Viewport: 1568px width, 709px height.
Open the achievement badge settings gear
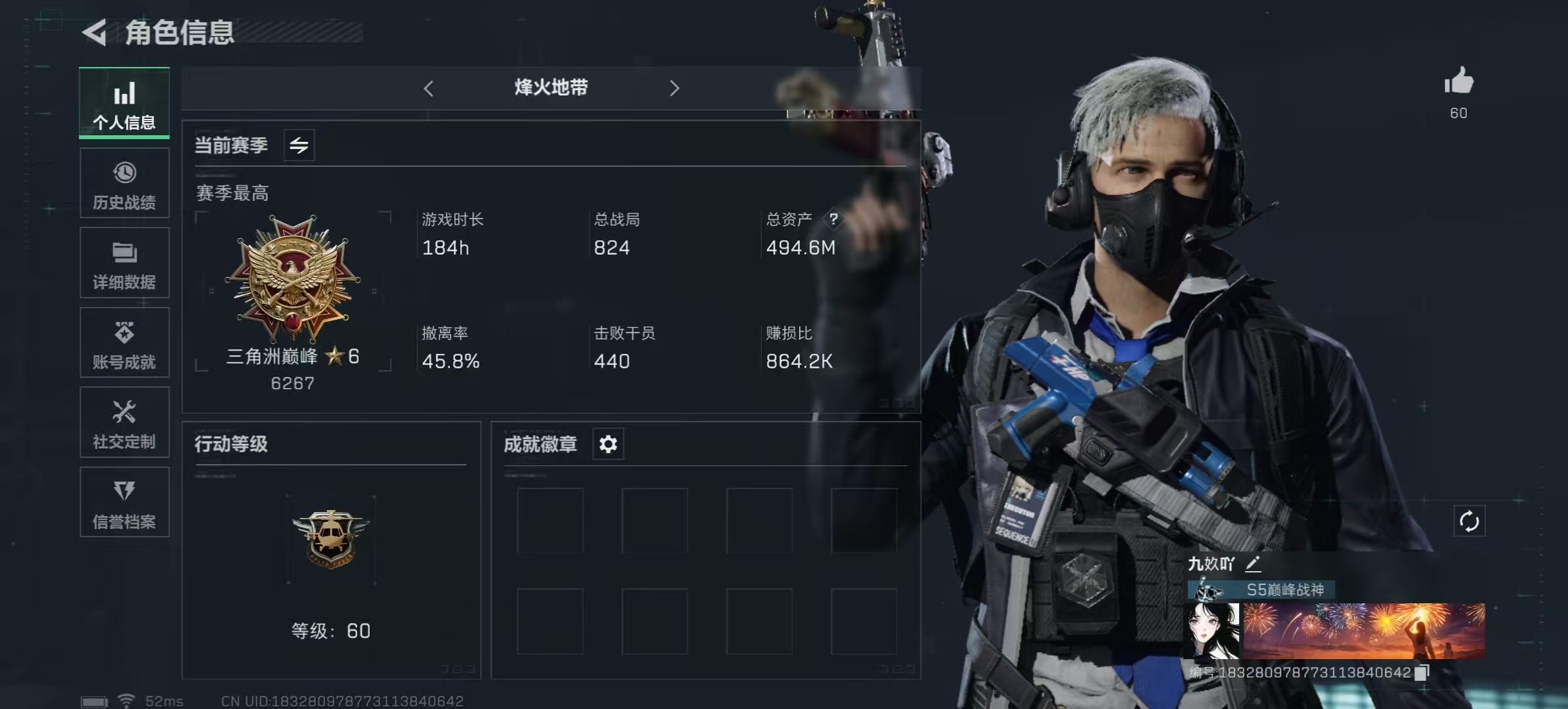(x=607, y=444)
